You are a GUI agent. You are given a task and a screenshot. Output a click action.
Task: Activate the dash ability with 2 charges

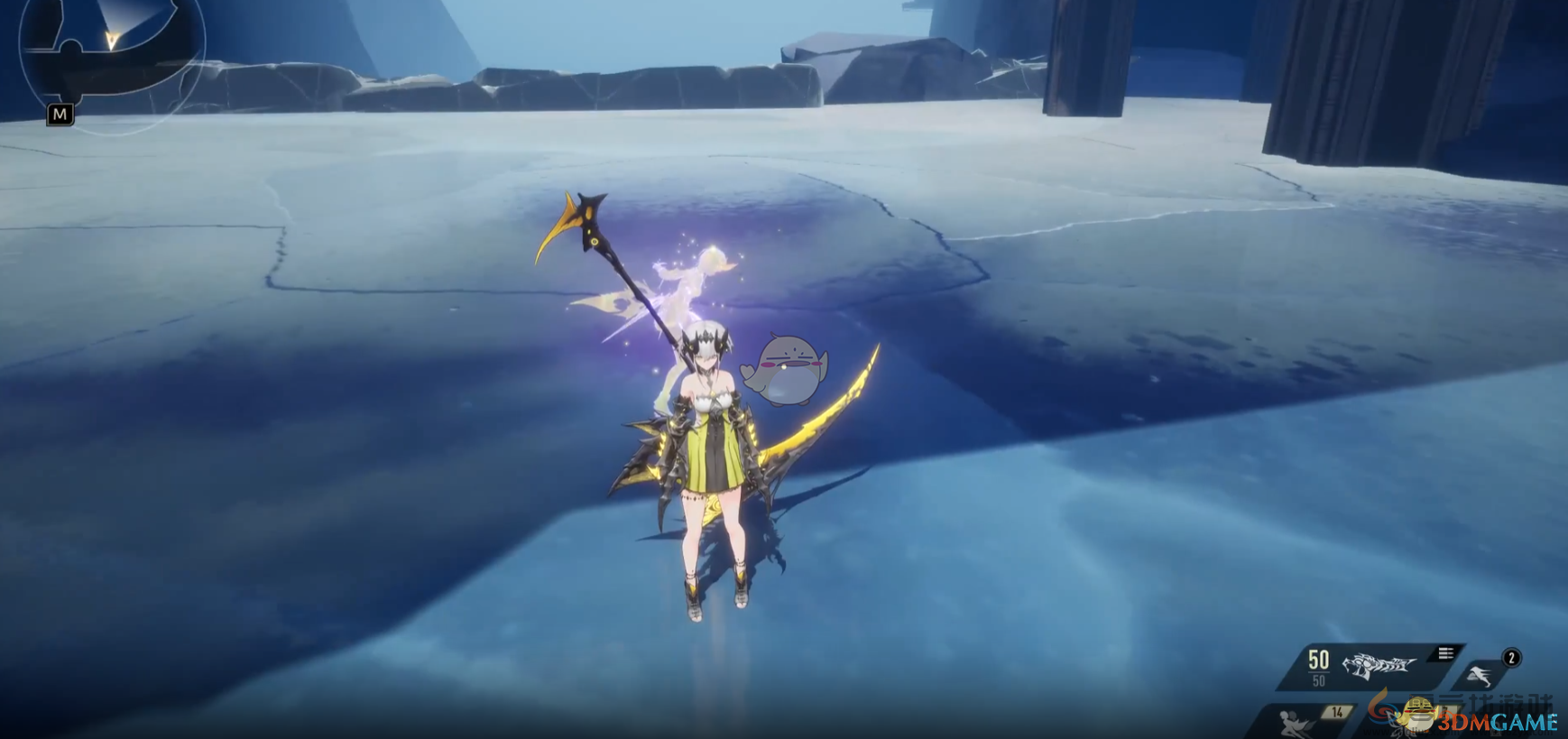[x=1480, y=675]
